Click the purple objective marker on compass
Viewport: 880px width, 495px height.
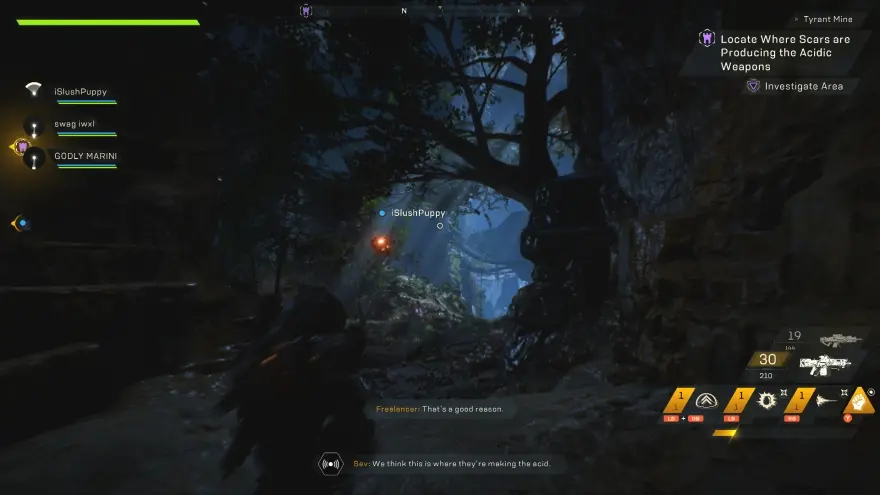(306, 10)
